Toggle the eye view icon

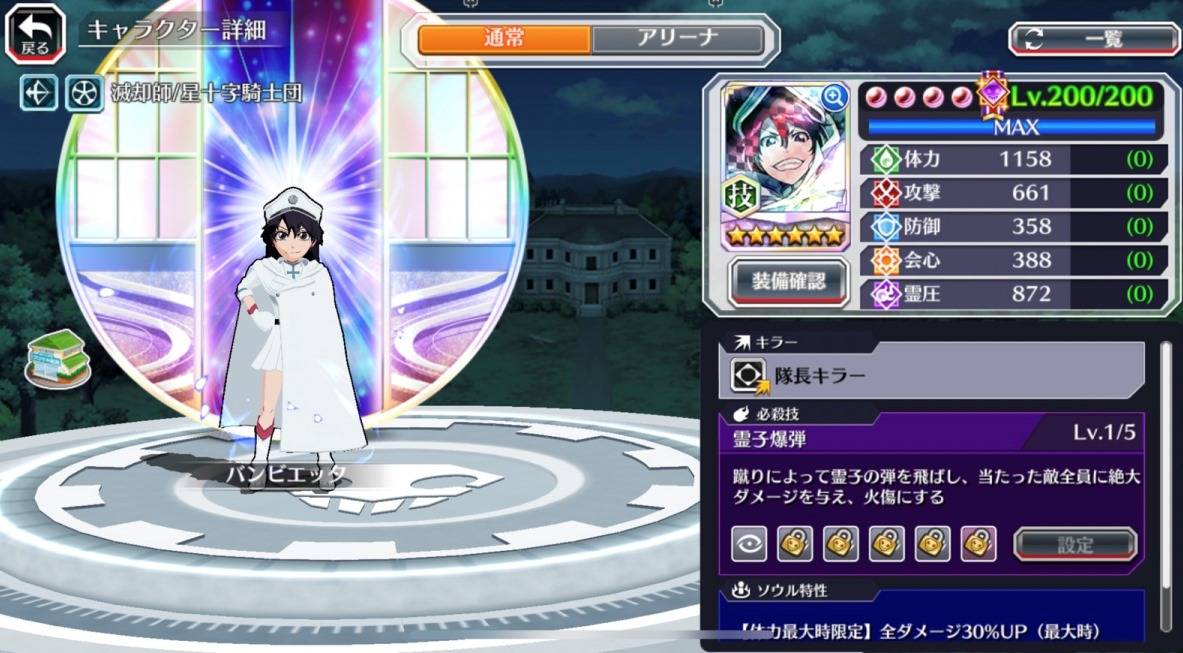point(749,544)
